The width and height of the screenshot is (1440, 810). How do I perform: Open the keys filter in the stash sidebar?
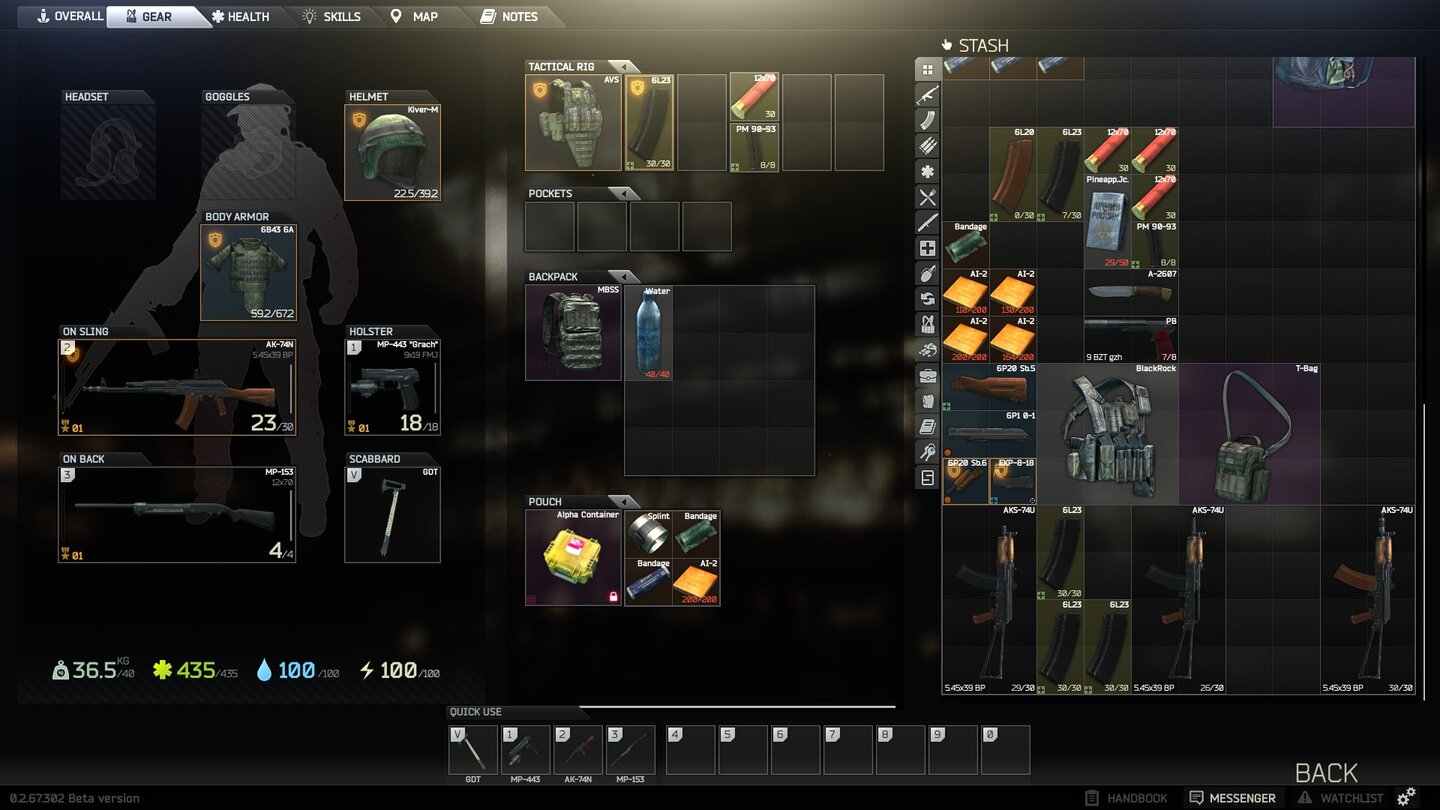point(927,452)
